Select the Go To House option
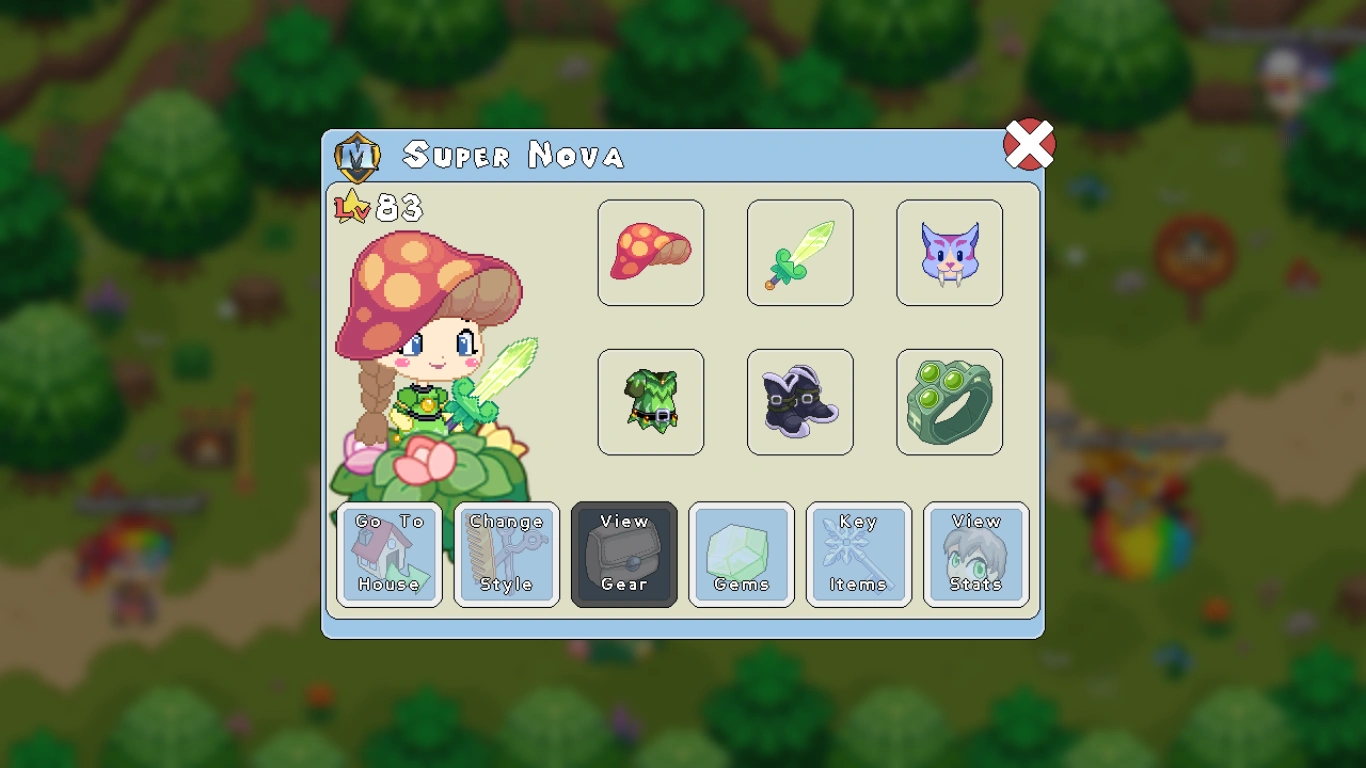The width and height of the screenshot is (1366, 768). tap(389, 554)
